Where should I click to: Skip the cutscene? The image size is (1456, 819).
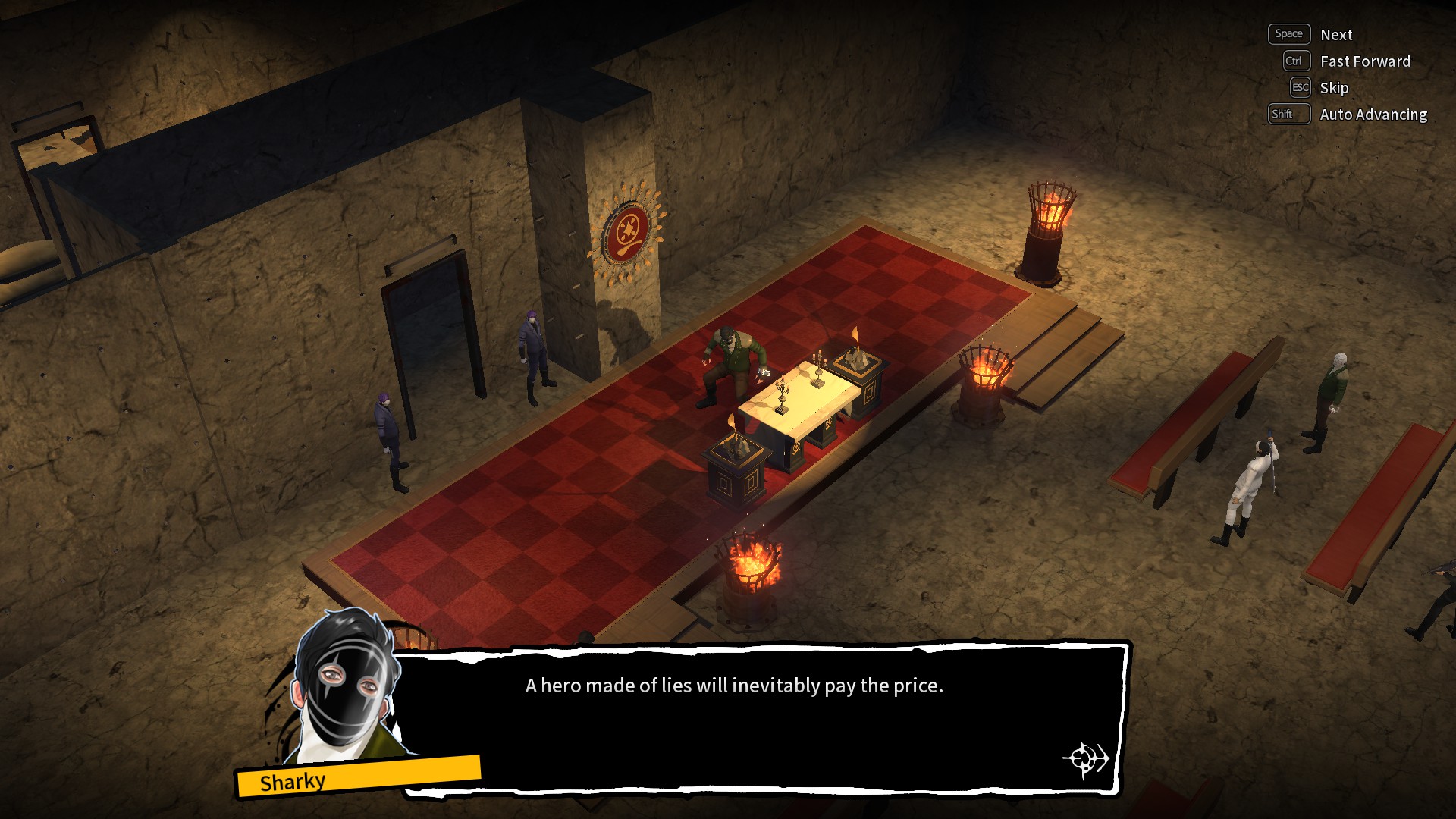click(1333, 88)
